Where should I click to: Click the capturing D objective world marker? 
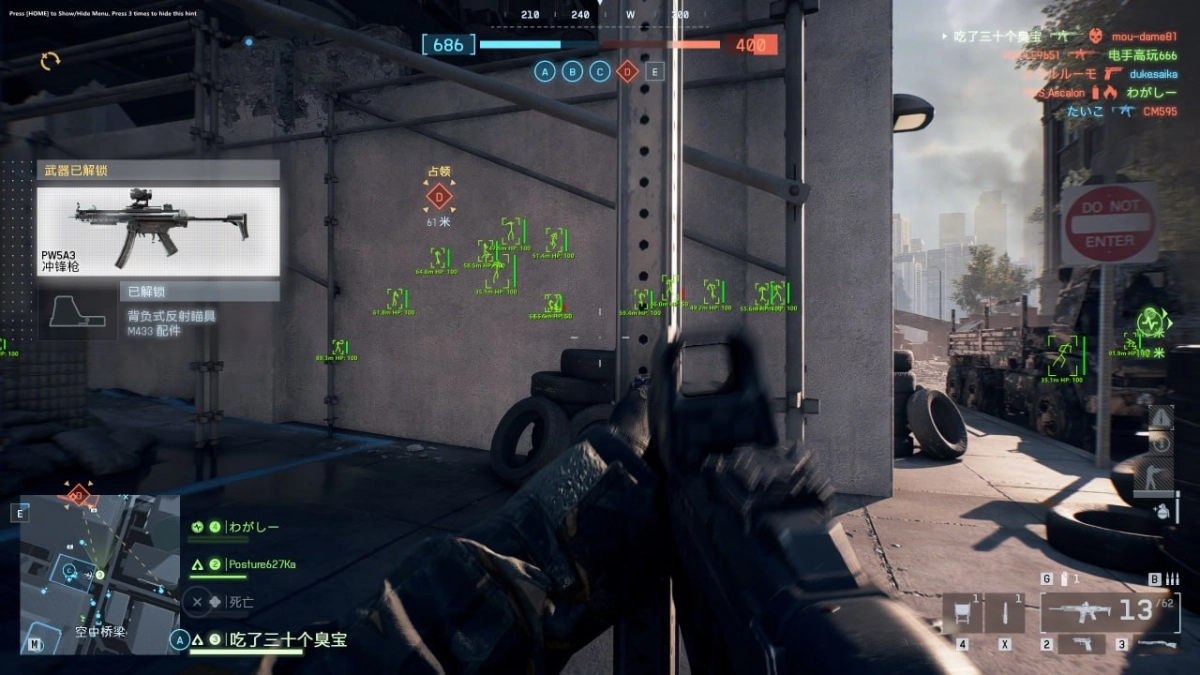[439, 196]
